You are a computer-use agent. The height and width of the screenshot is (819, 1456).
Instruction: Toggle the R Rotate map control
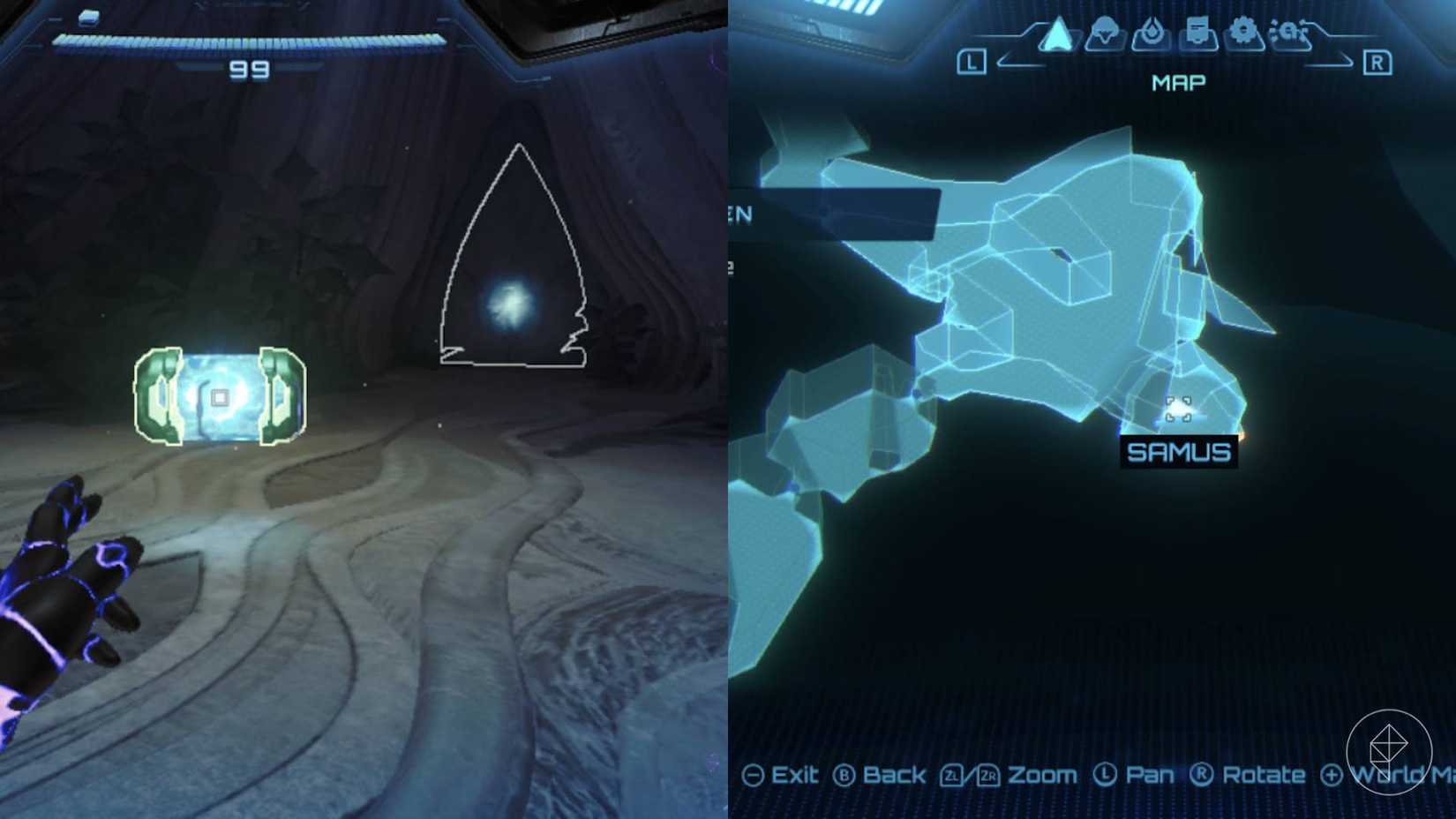pos(1203,776)
